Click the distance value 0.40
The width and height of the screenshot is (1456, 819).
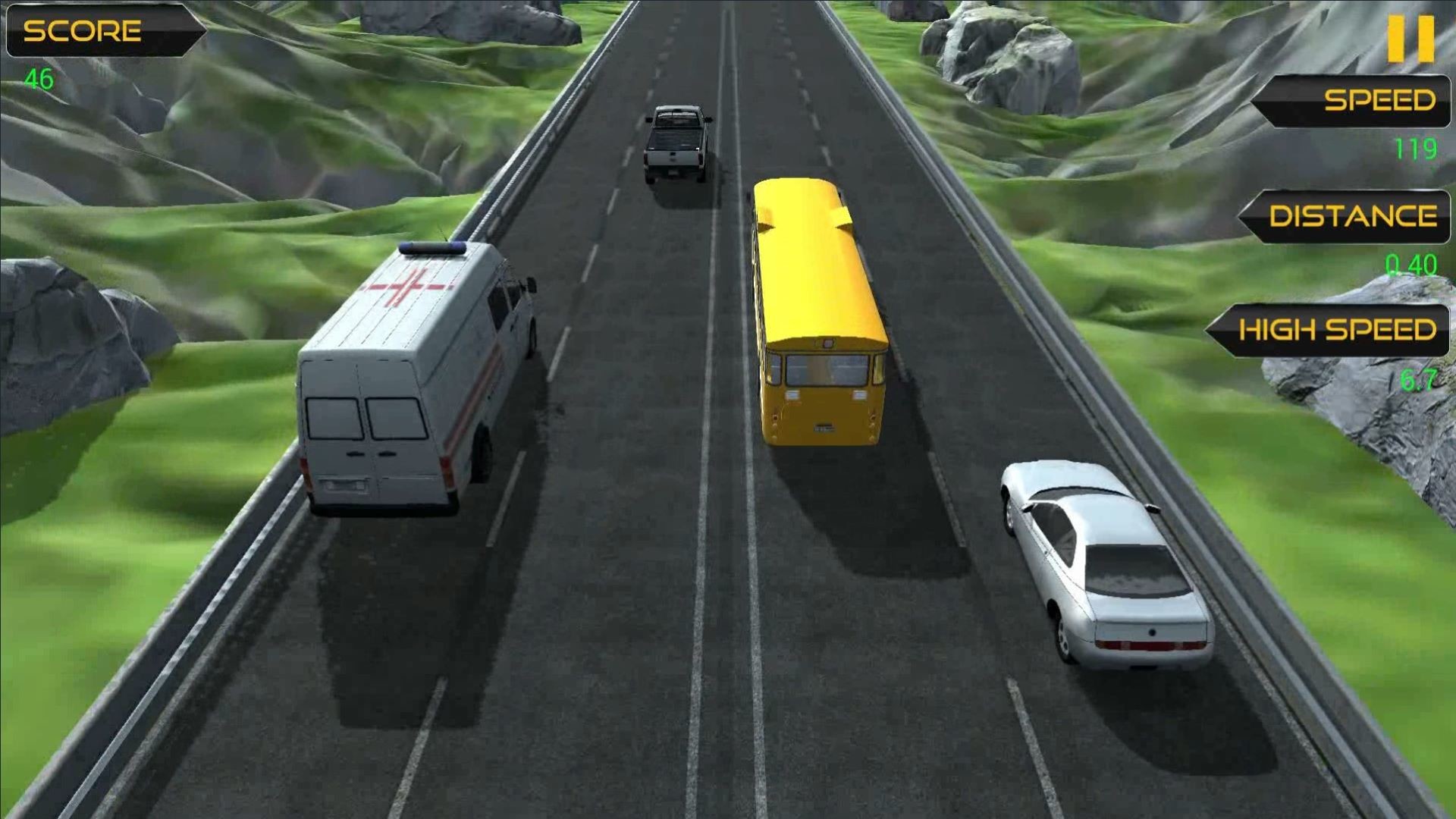pos(1410,265)
